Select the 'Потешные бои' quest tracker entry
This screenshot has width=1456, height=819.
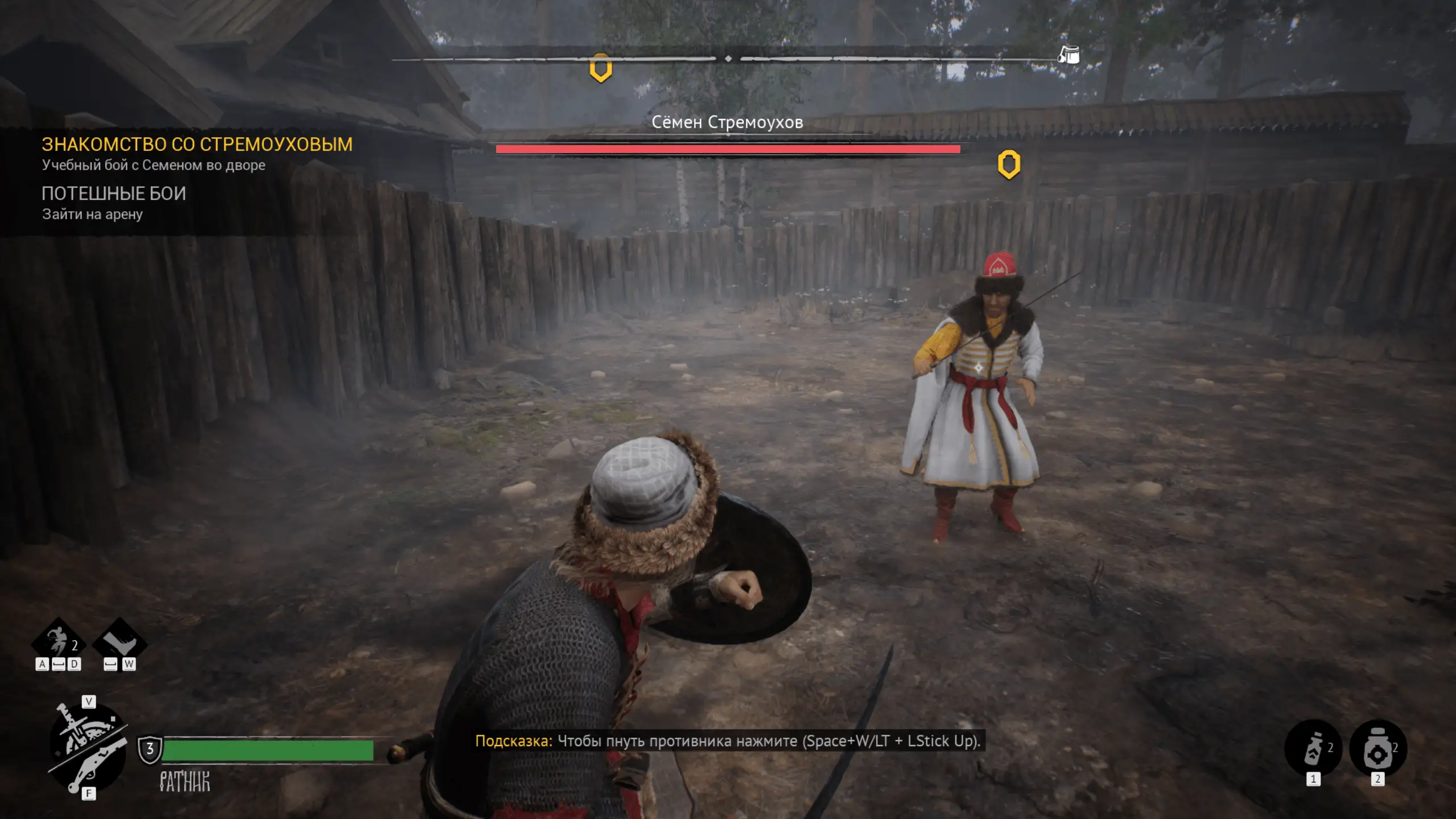point(114,194)
